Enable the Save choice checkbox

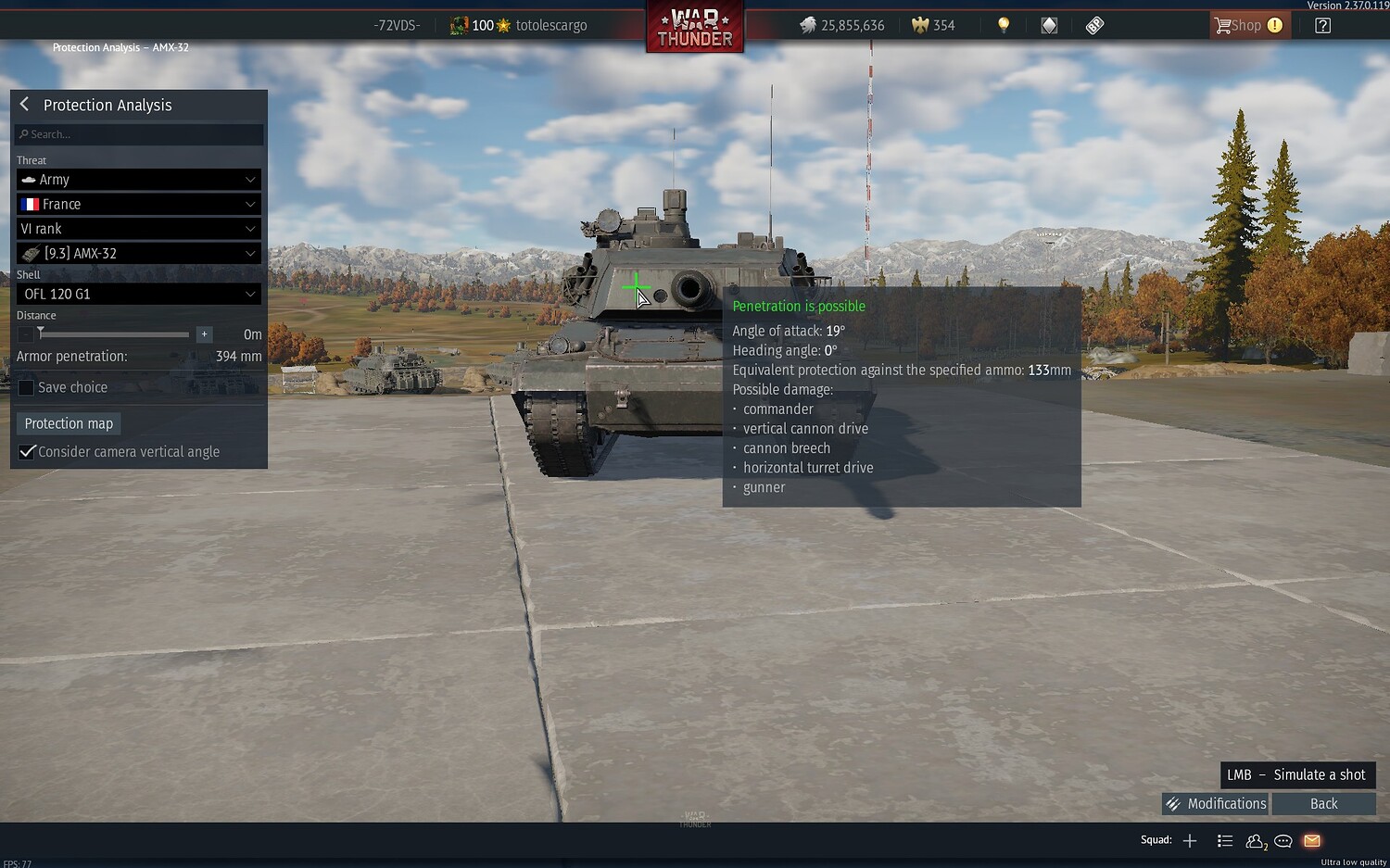[x=26, y=387]
